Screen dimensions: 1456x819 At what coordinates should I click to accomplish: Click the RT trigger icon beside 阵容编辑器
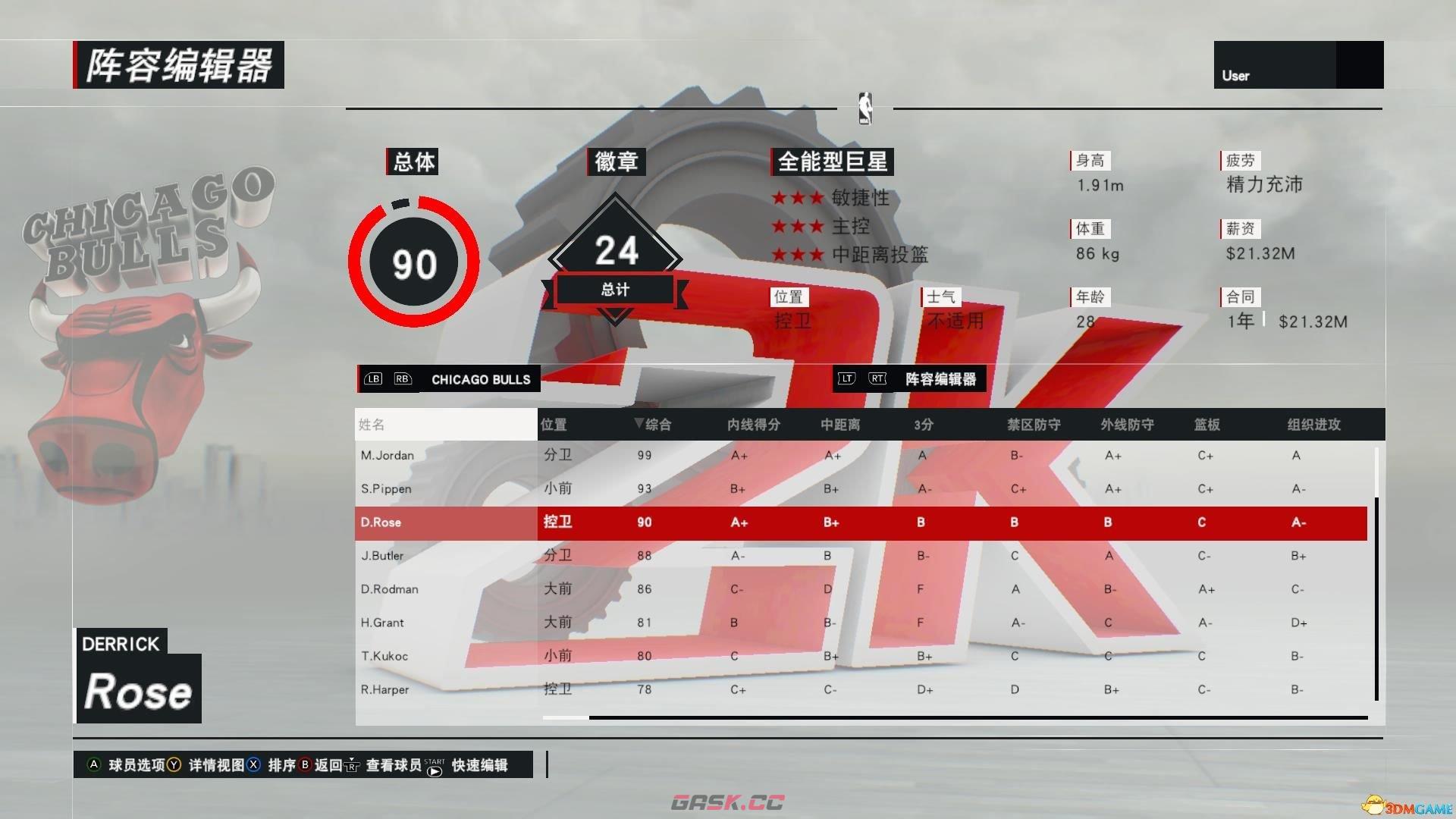pos(877,379)
